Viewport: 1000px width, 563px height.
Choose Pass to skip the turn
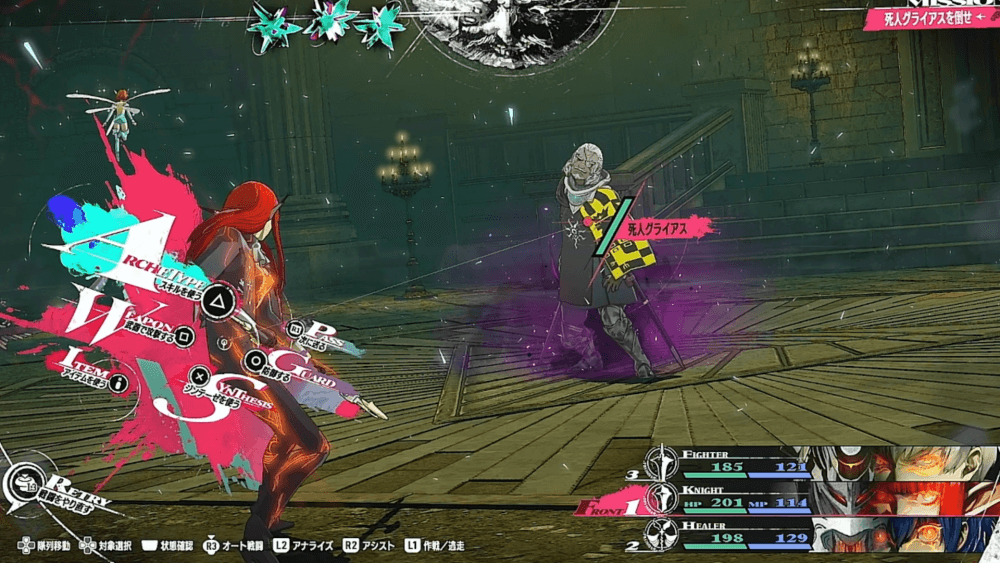pyautogui.click(x=318, y=333)
